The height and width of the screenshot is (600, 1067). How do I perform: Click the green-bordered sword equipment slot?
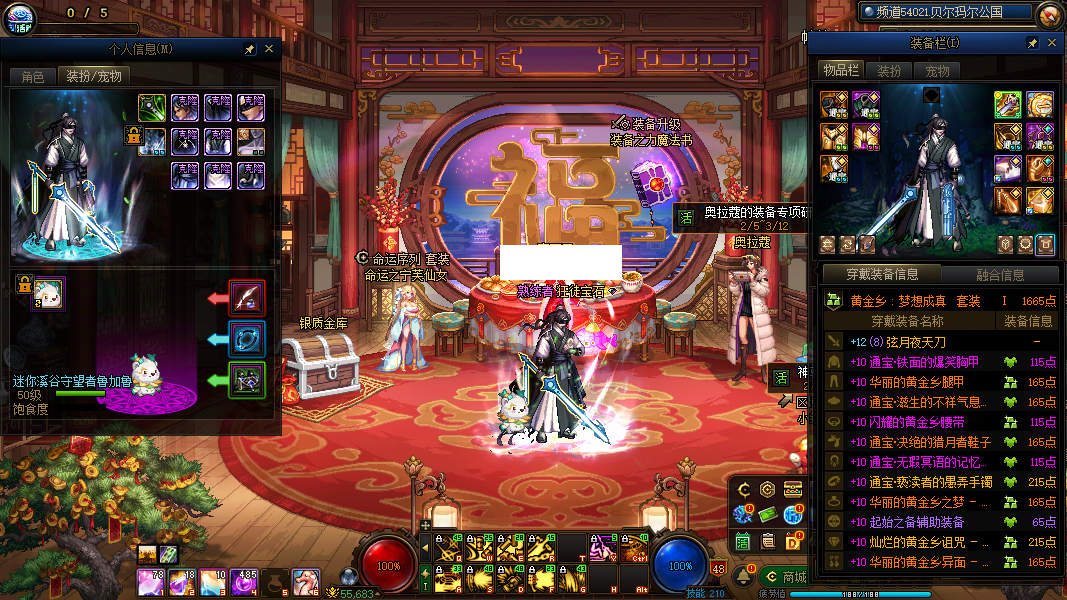tap(152, 106)
